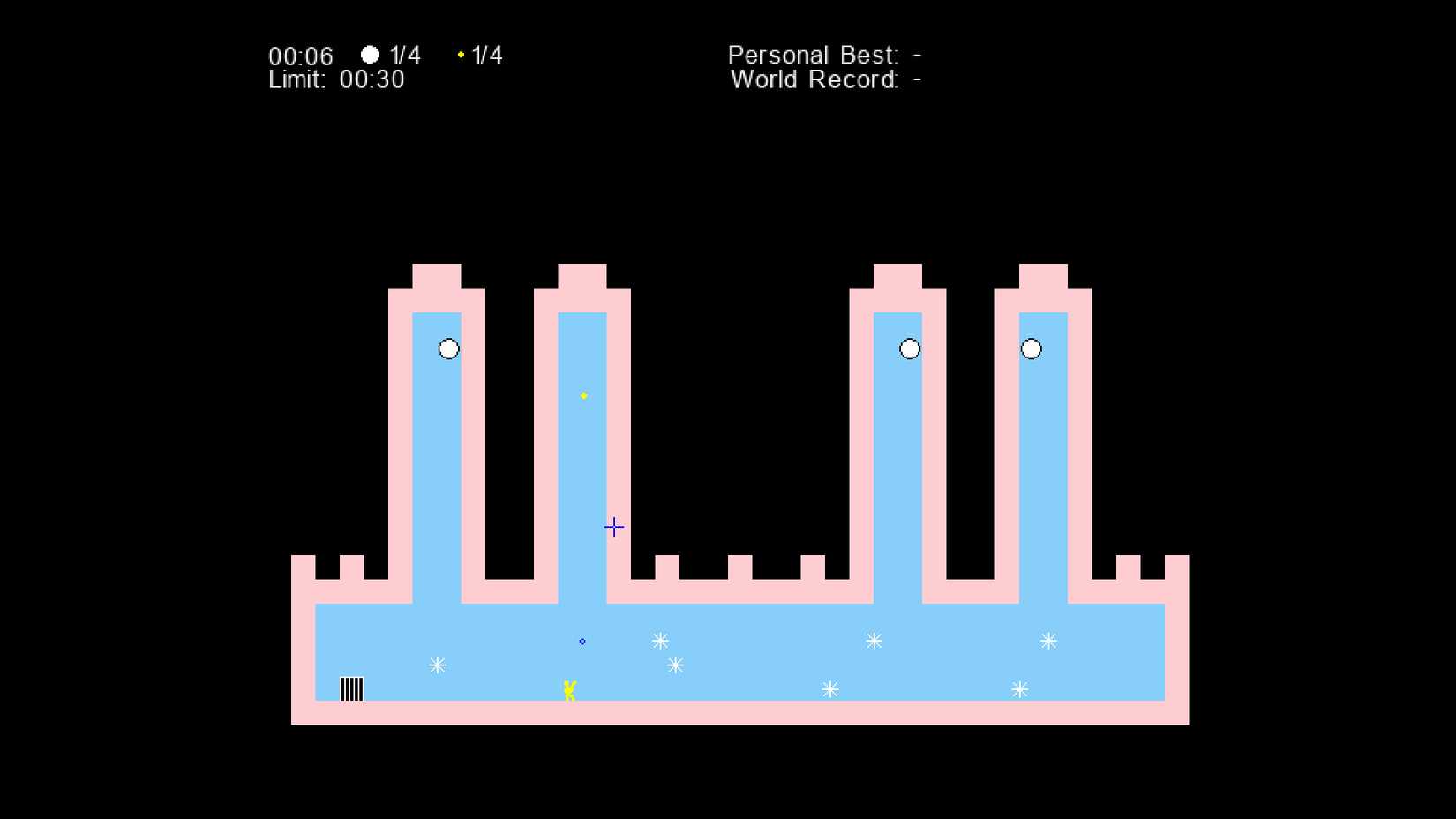
Task: Click the timer reading 00:06
Action: [301, 56]
